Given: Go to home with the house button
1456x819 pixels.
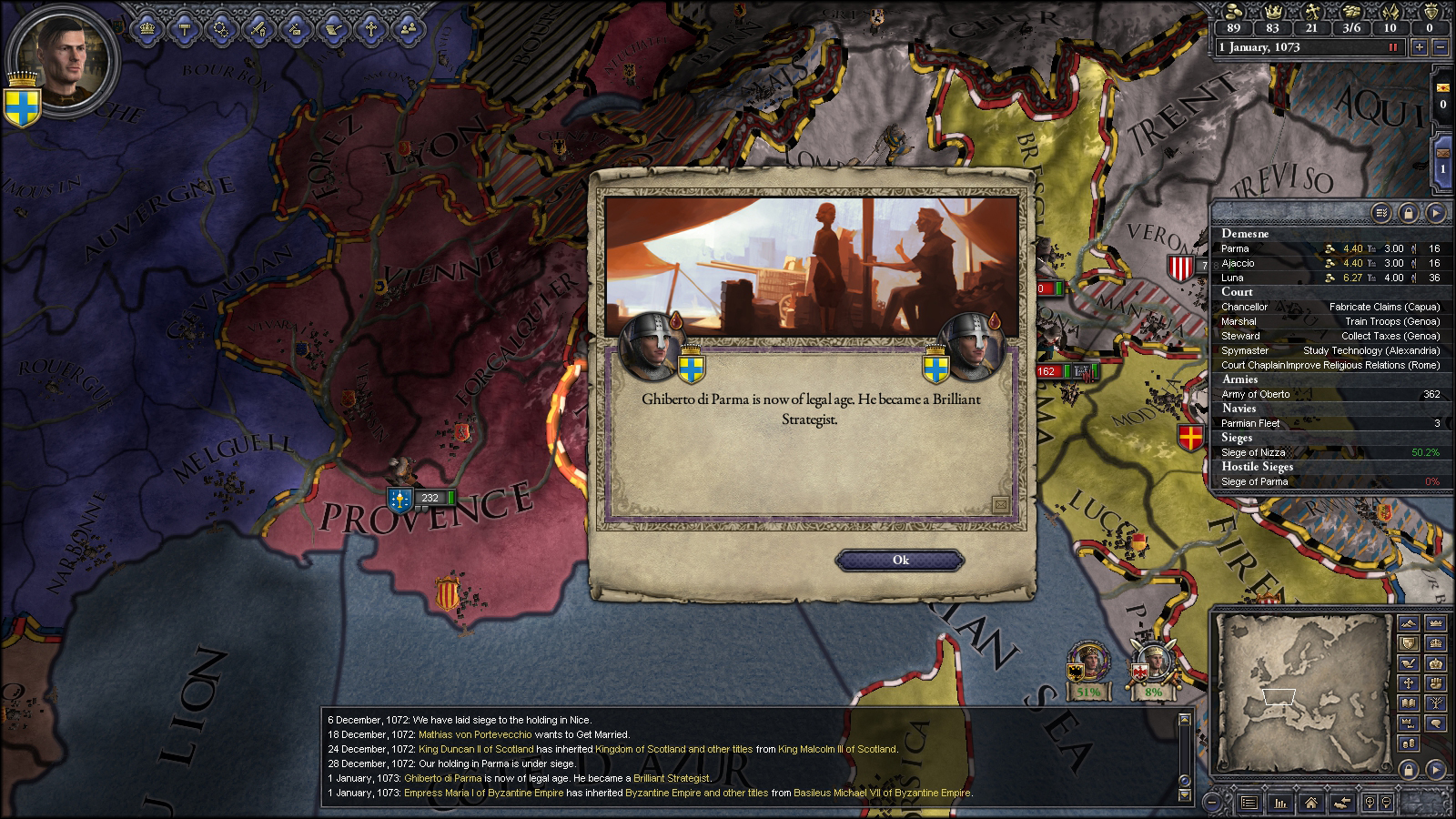Looking at the screenshot, I should pos(1310,803).
